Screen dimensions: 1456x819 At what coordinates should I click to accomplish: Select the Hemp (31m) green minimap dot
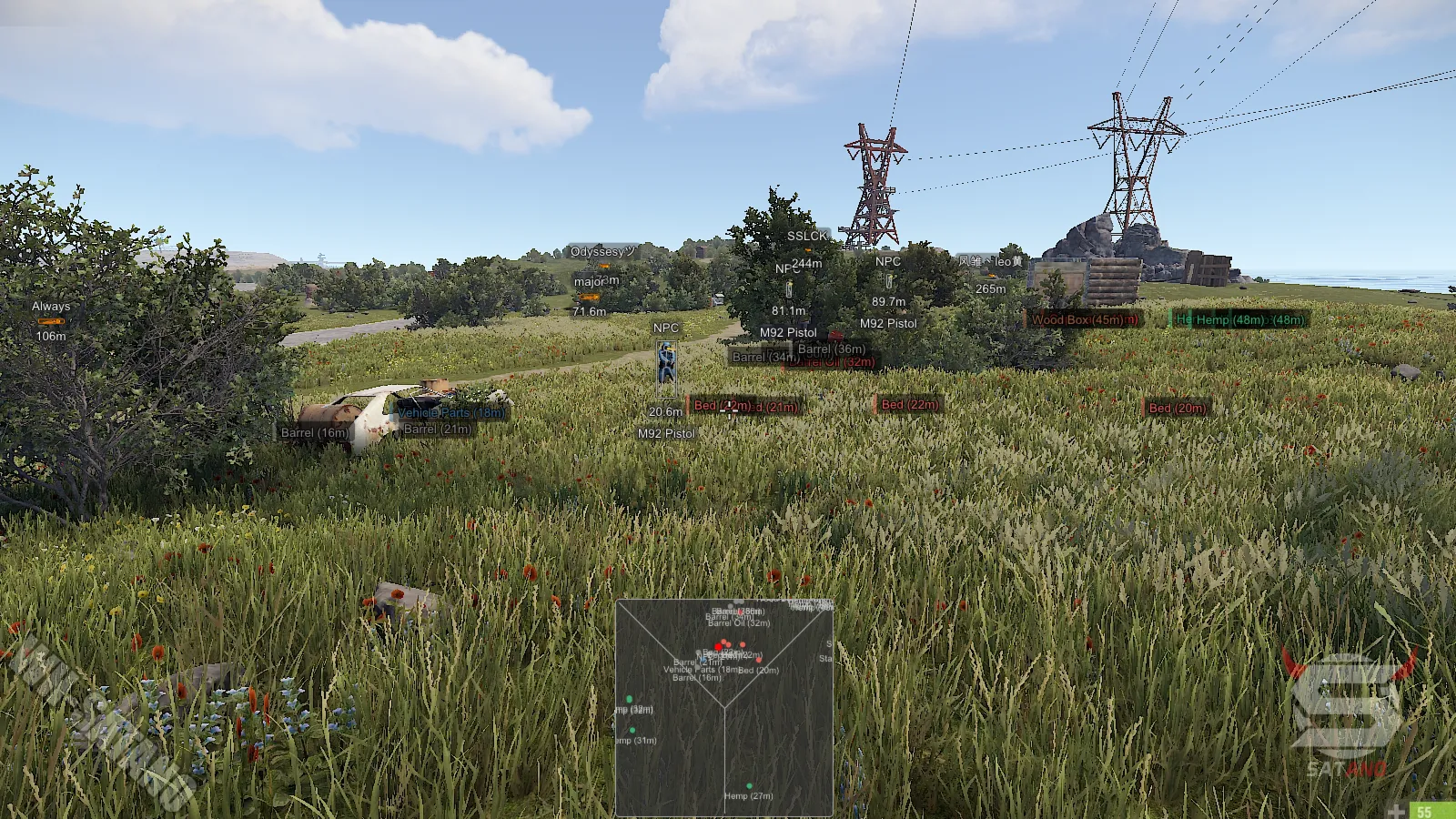tap(632, 730)
